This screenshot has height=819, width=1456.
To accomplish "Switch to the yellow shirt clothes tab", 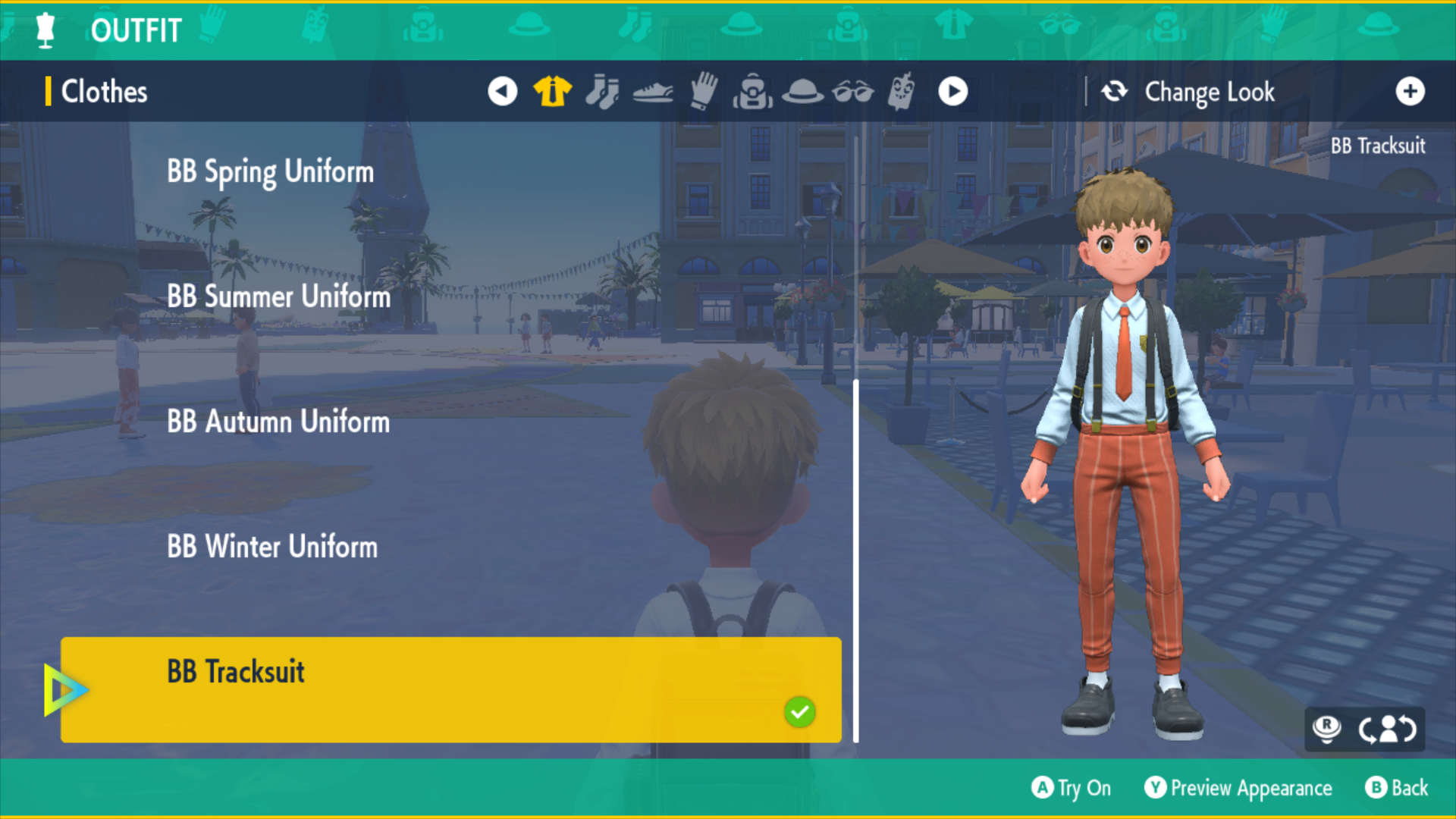I will click(x=552, y=92).
